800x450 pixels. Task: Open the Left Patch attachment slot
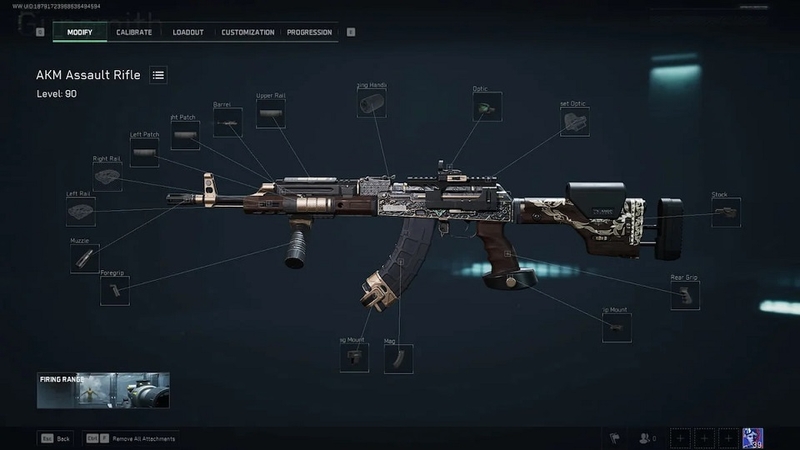[144, 153]
